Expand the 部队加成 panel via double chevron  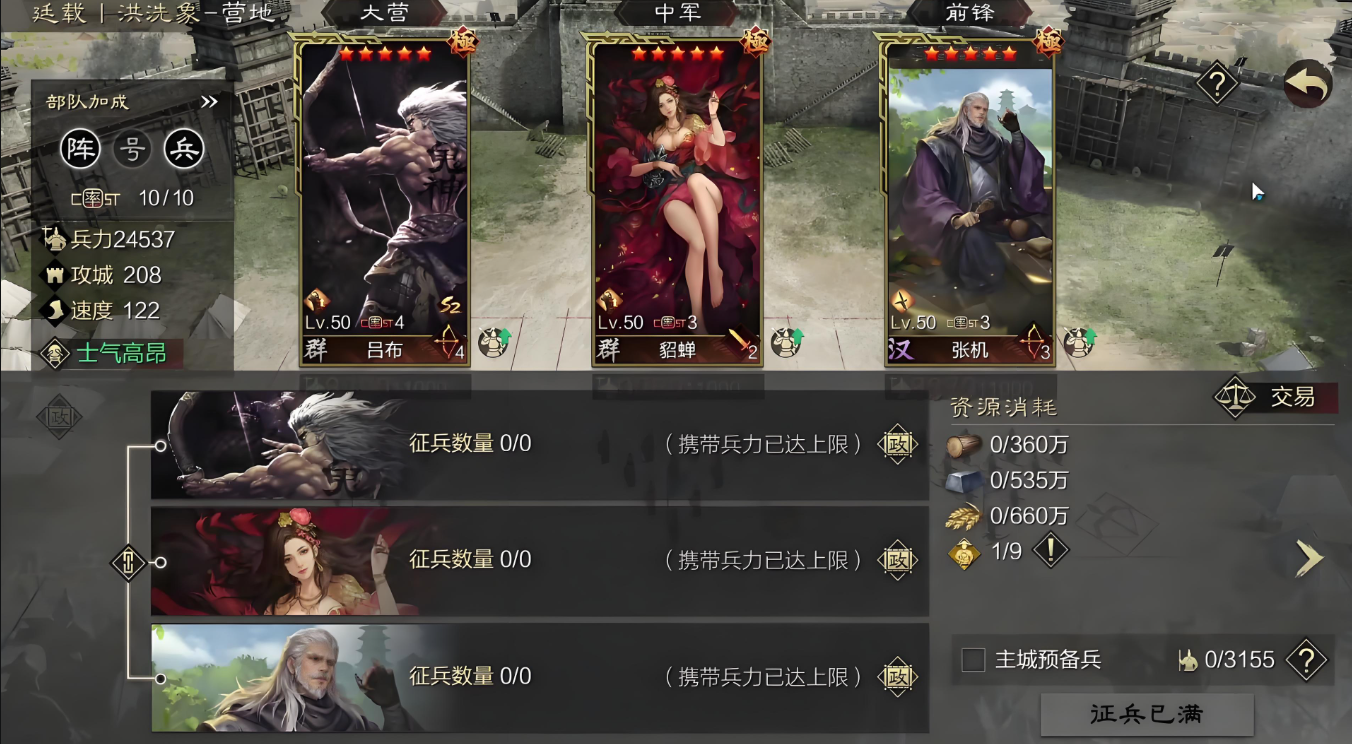pyautogui.click(x=209, y=100)
